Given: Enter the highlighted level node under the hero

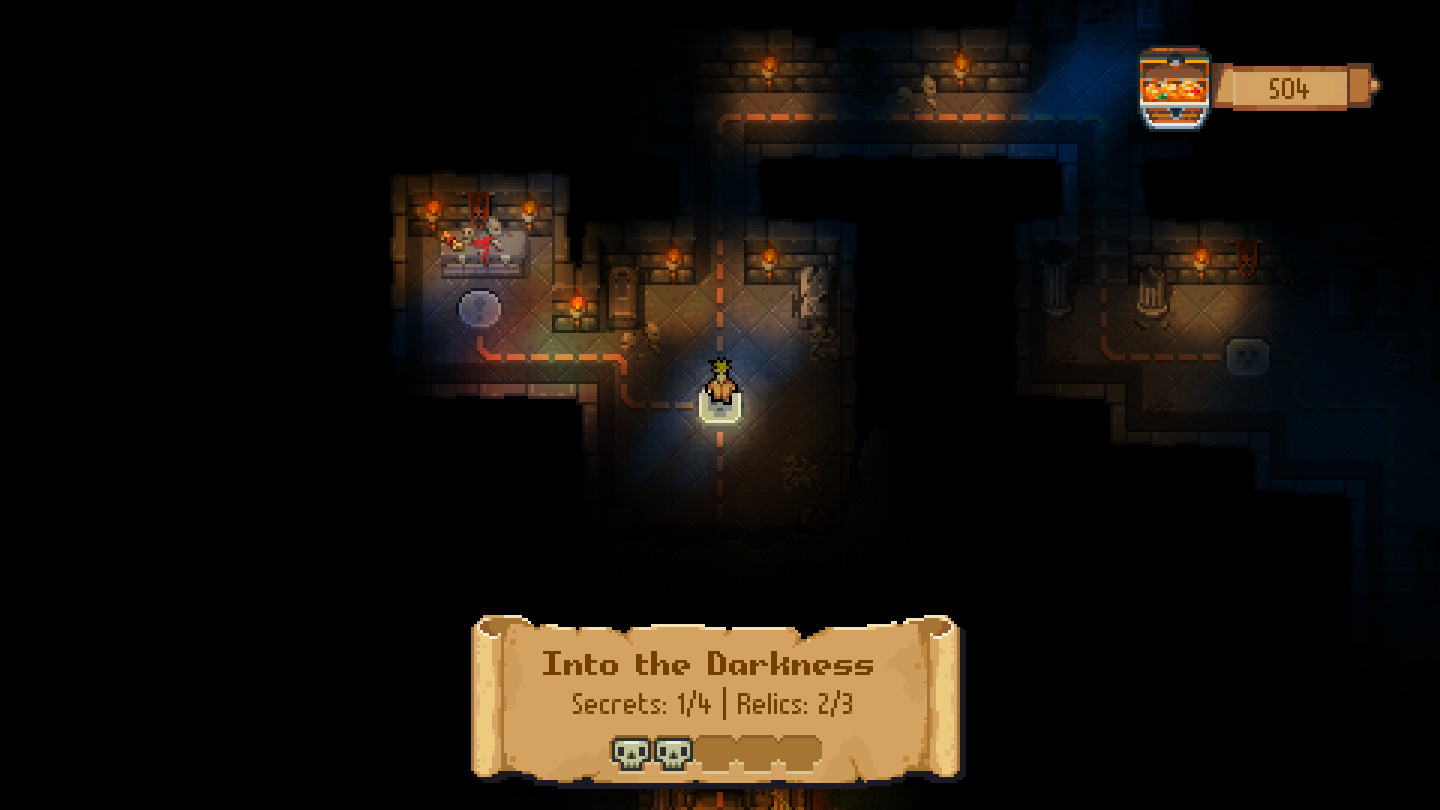Looking at the screenshot, I should point(720,405).
